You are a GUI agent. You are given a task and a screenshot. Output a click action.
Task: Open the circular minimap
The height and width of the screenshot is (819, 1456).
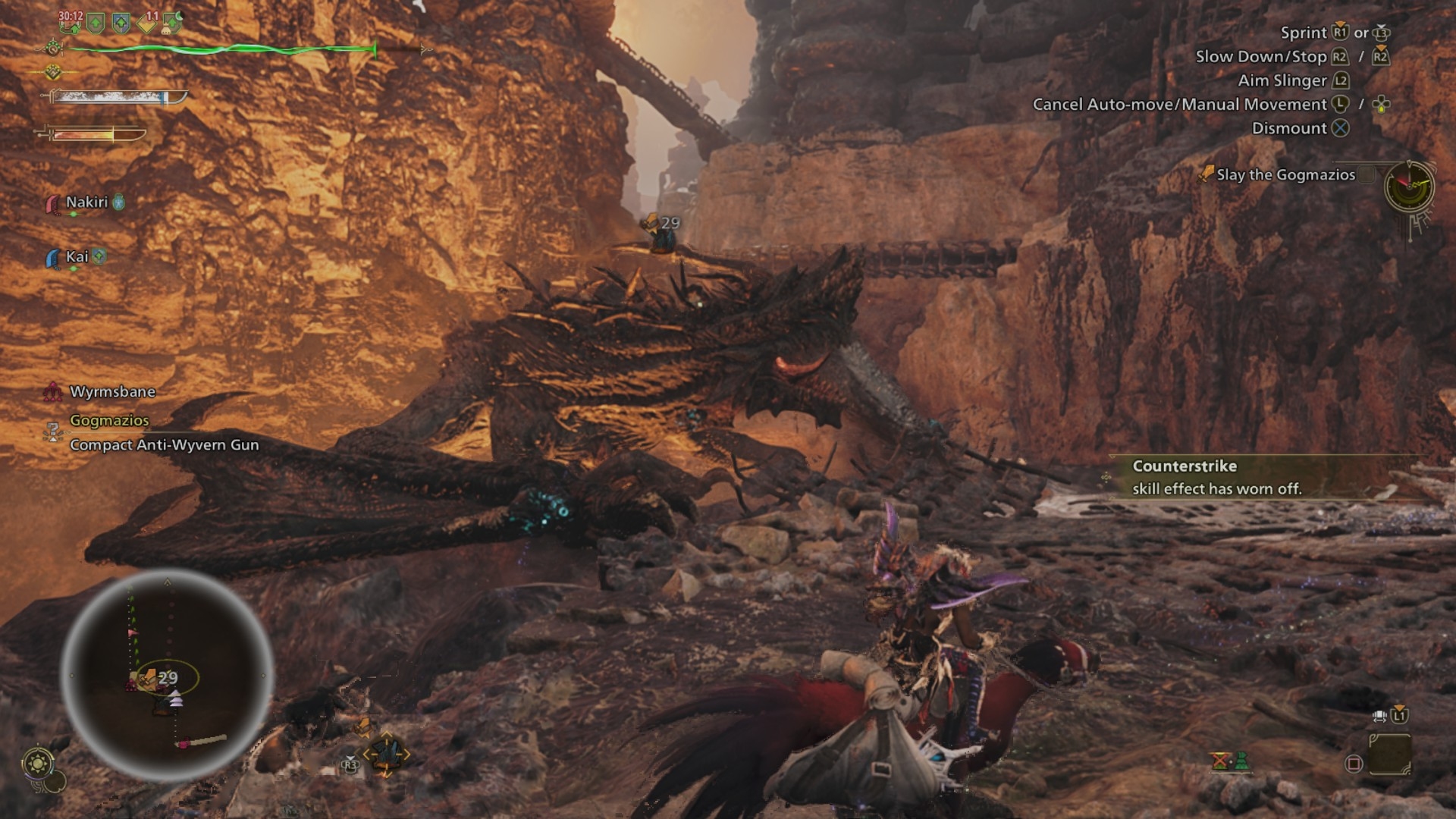tap(167, 675)
